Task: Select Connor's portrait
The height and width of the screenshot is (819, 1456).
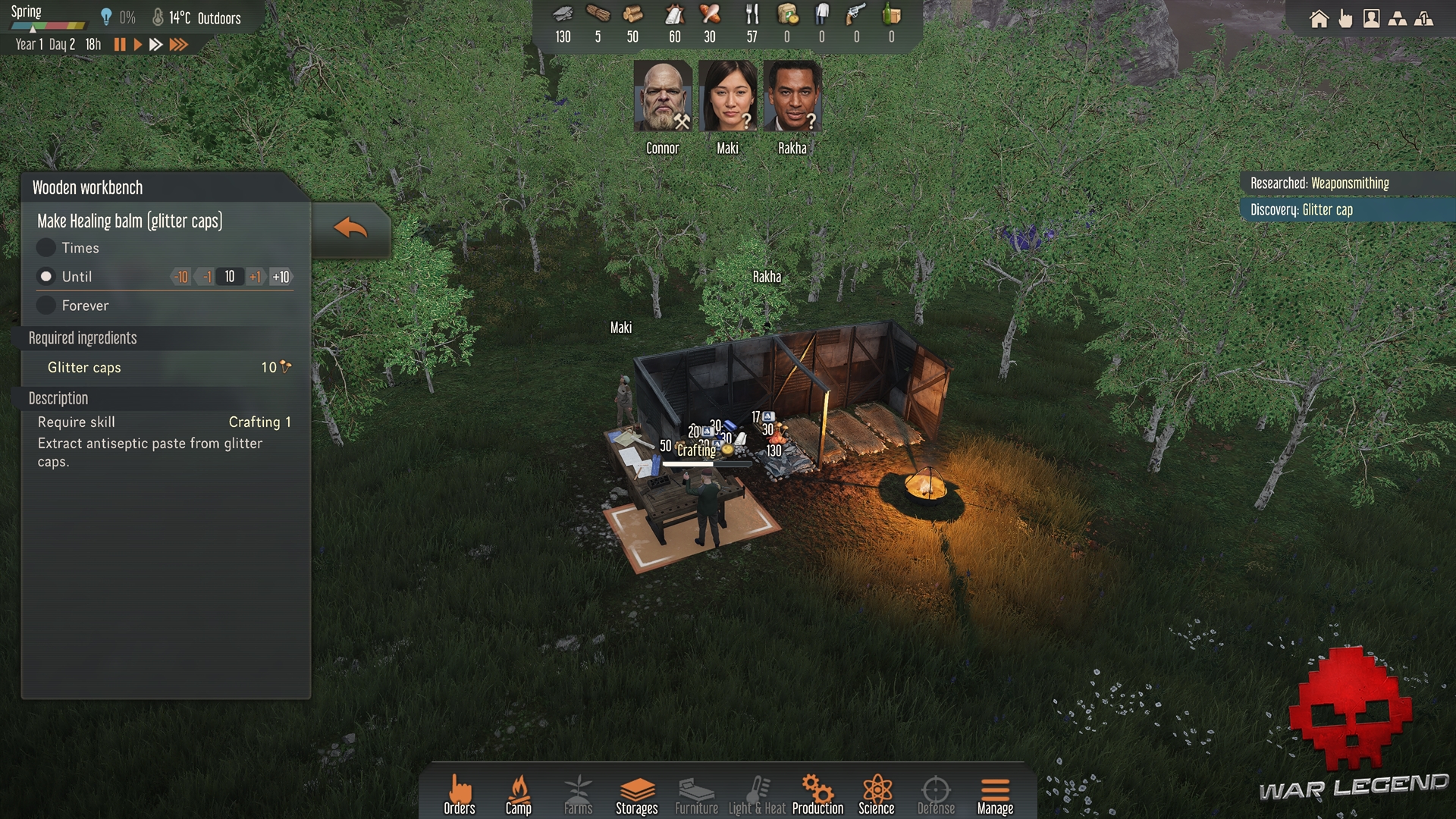Action: click(662, 97)
